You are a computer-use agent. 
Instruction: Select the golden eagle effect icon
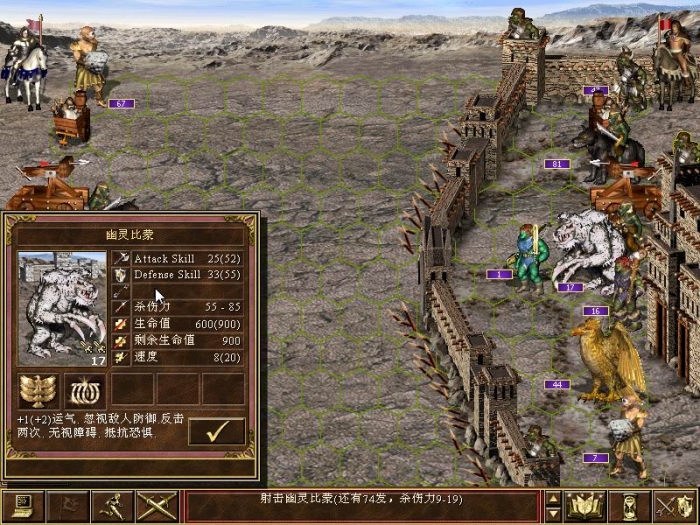(39, 390)
